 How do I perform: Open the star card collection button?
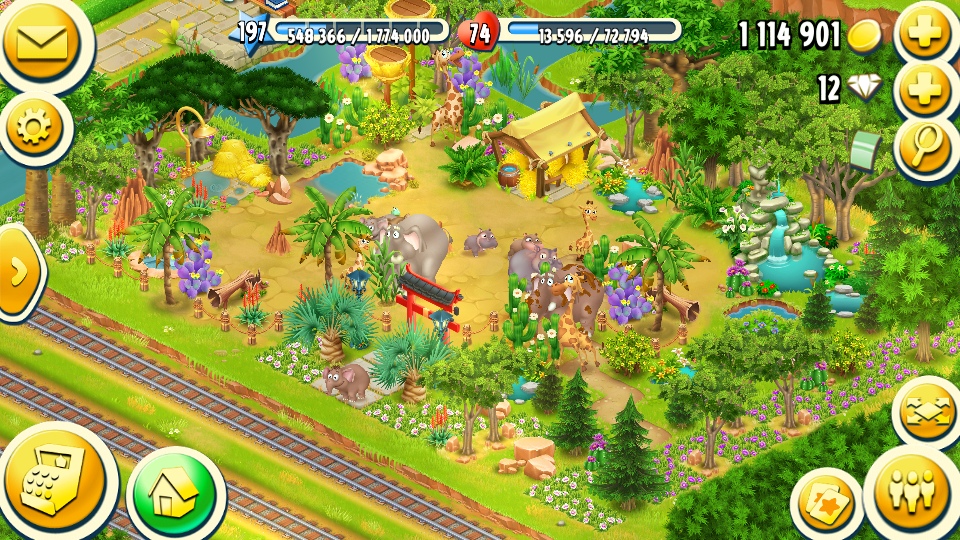826,502
